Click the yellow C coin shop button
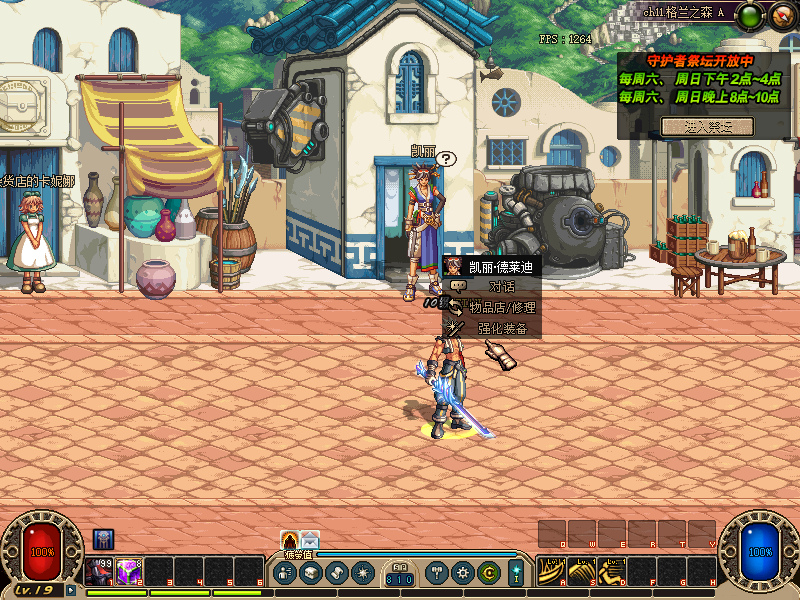The image size is (800, 600). coord(488,573)
